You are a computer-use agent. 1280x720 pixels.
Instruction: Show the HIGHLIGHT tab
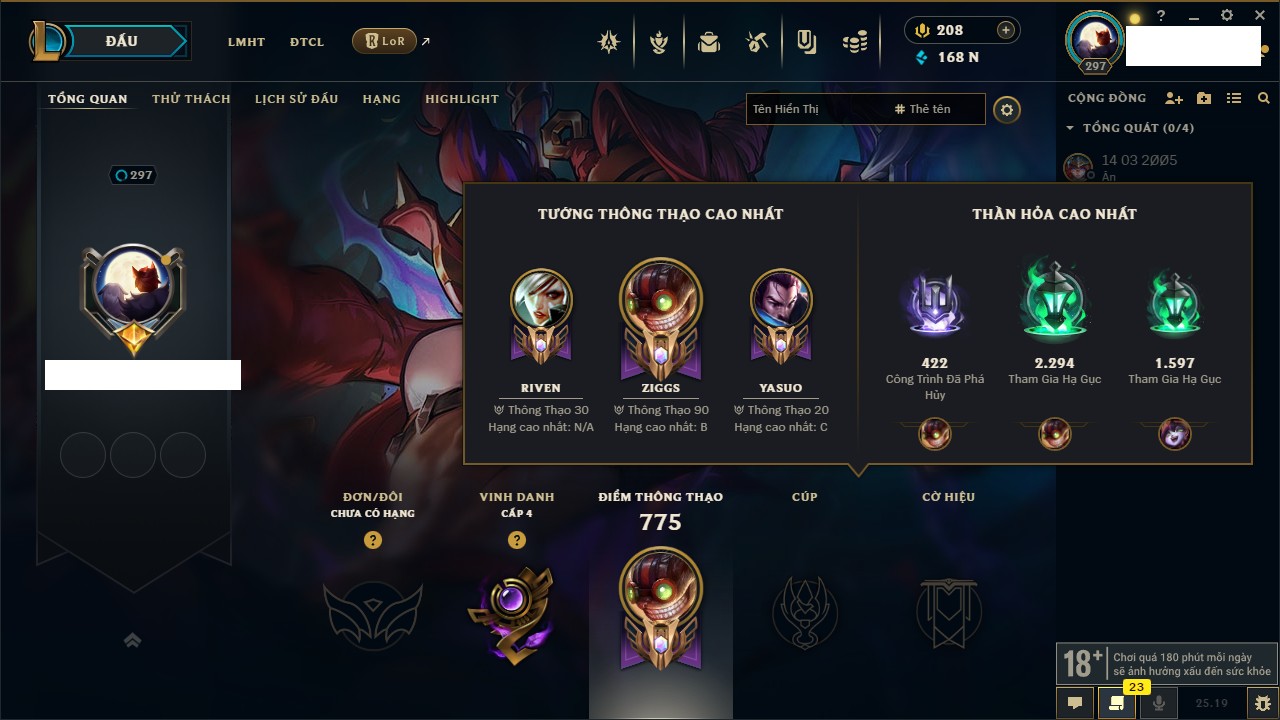click(x=462, y=99)
